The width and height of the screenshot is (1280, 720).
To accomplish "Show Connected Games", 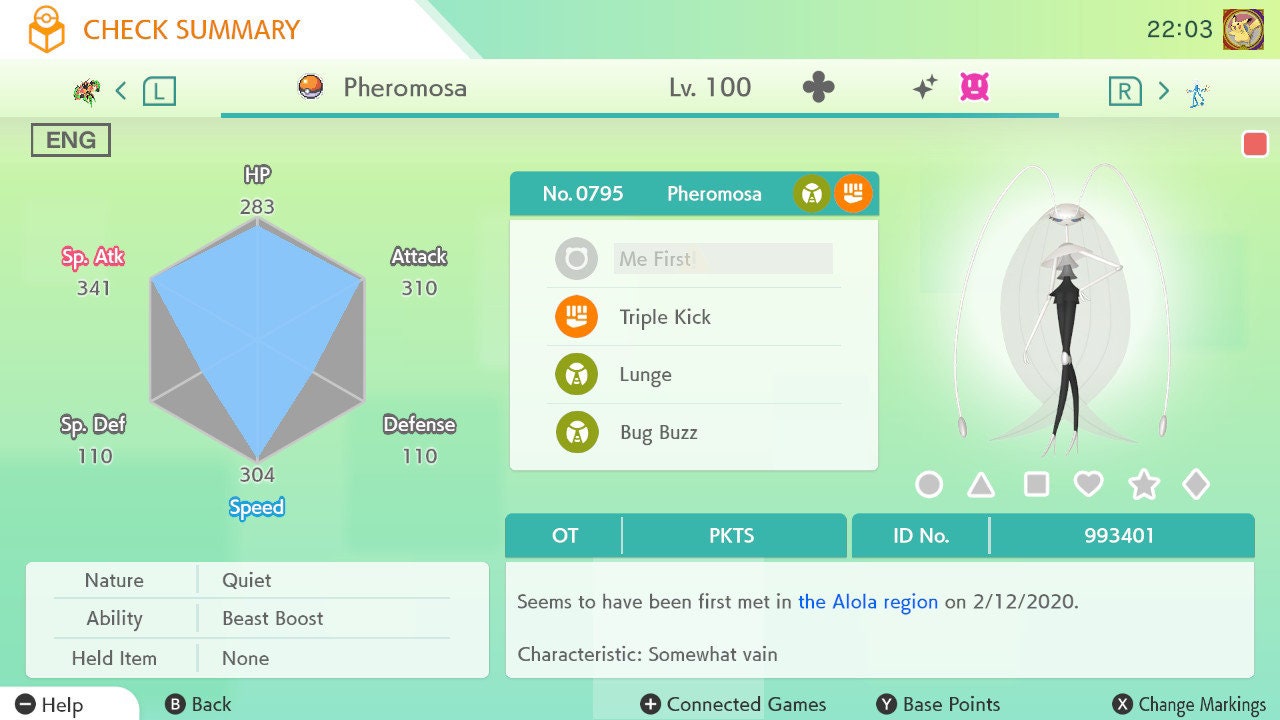I will 734,705.
